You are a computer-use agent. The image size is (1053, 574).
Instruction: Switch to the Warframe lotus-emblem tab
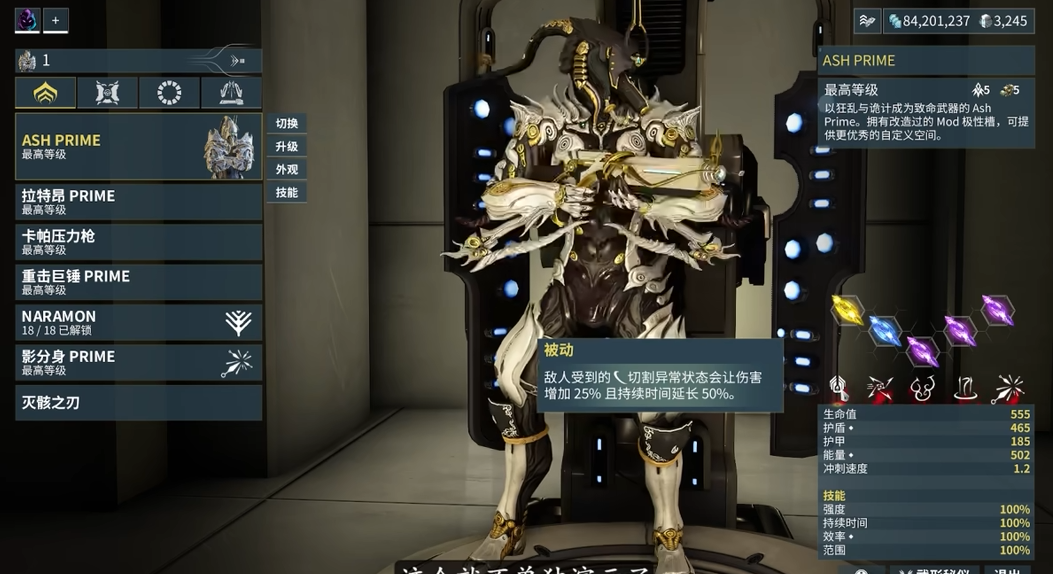pyautogui.click(x=45, y=93)
